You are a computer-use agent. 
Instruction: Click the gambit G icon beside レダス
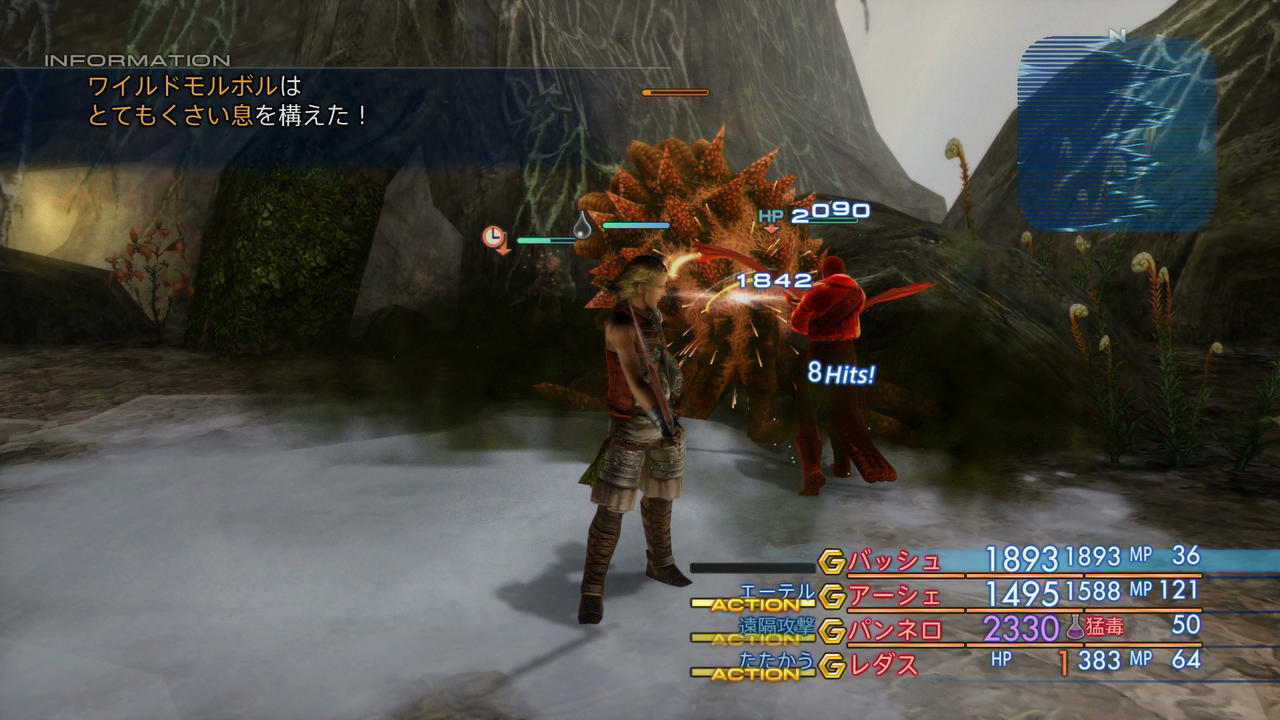831,664
